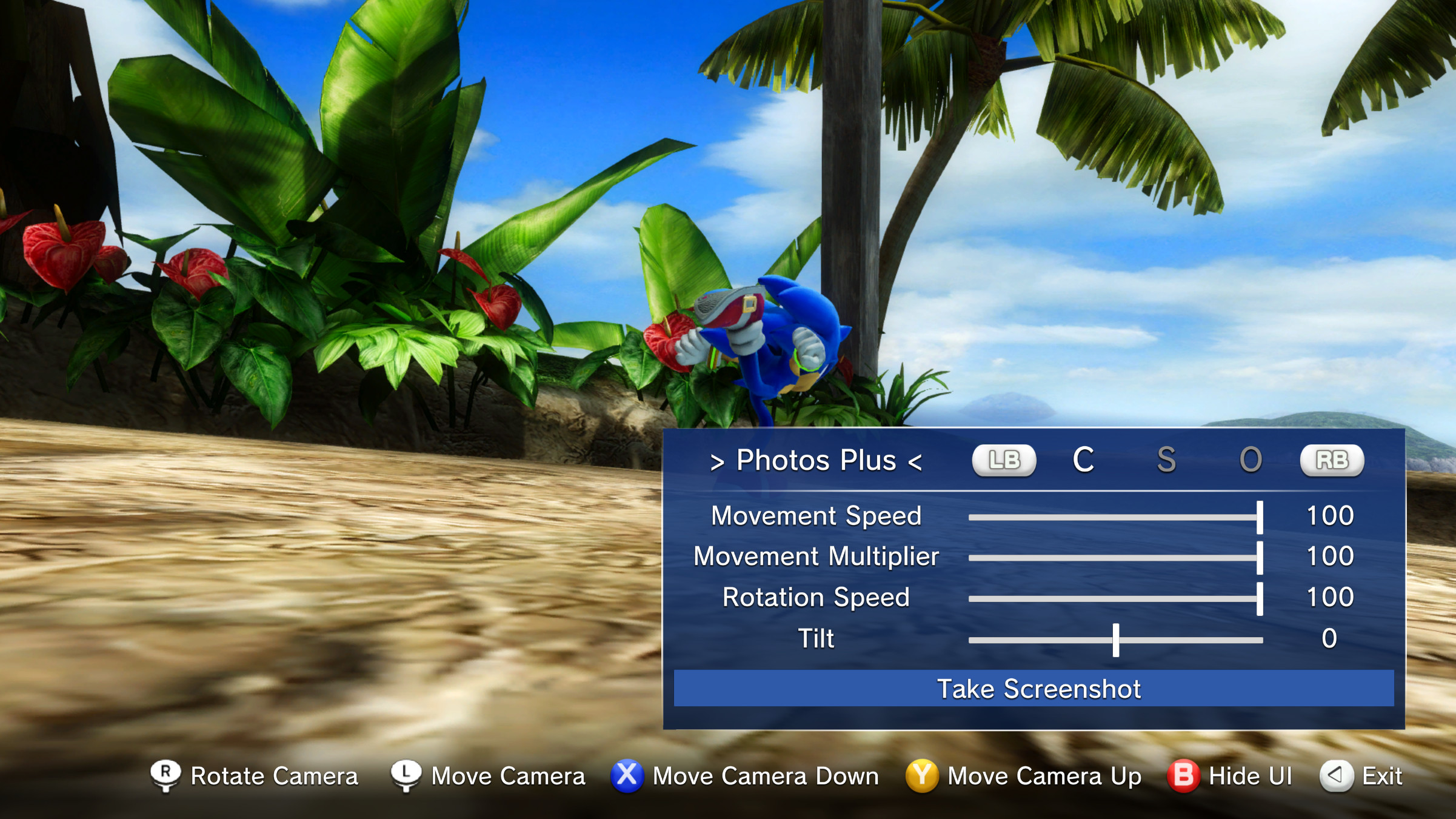The height and width of the screenshot is (819, 1456).
Task: Click the Y button Move Camera Up icon
Action: click(x=926, y=775)
